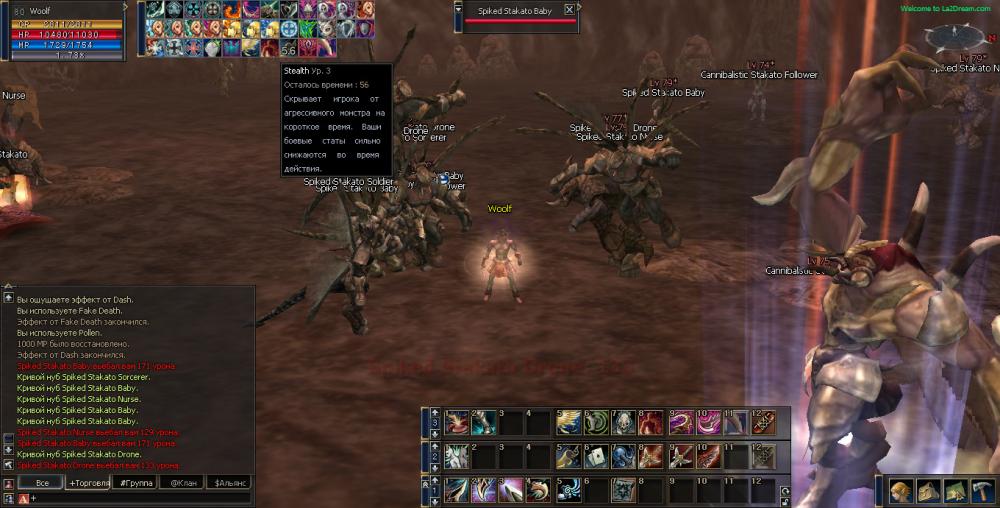Activate the blue swirl skill in bottom hotbar
This screenshot has height=508, width=1000.
pos(567,490)
